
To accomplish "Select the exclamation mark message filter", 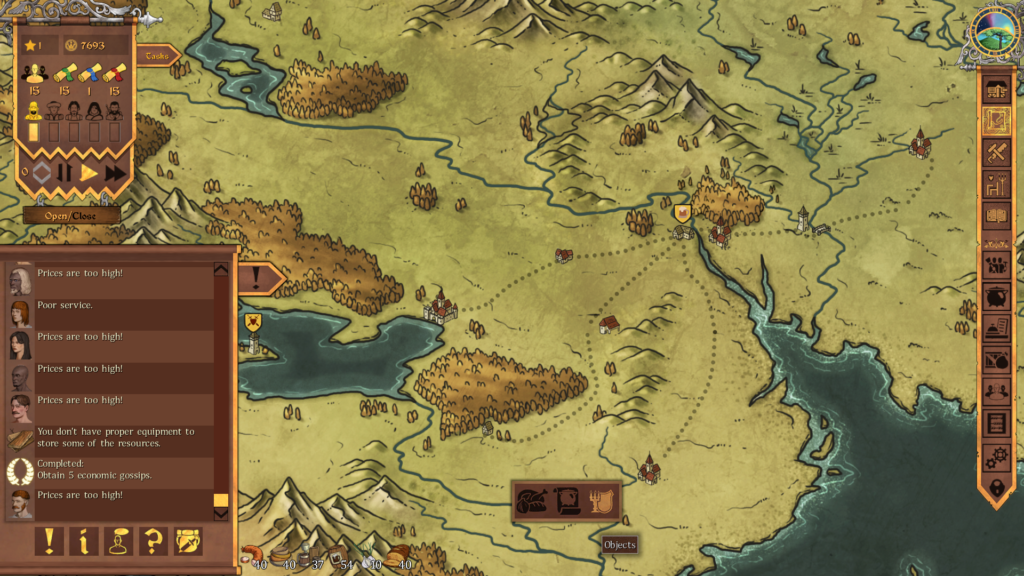I will (48, 541).
